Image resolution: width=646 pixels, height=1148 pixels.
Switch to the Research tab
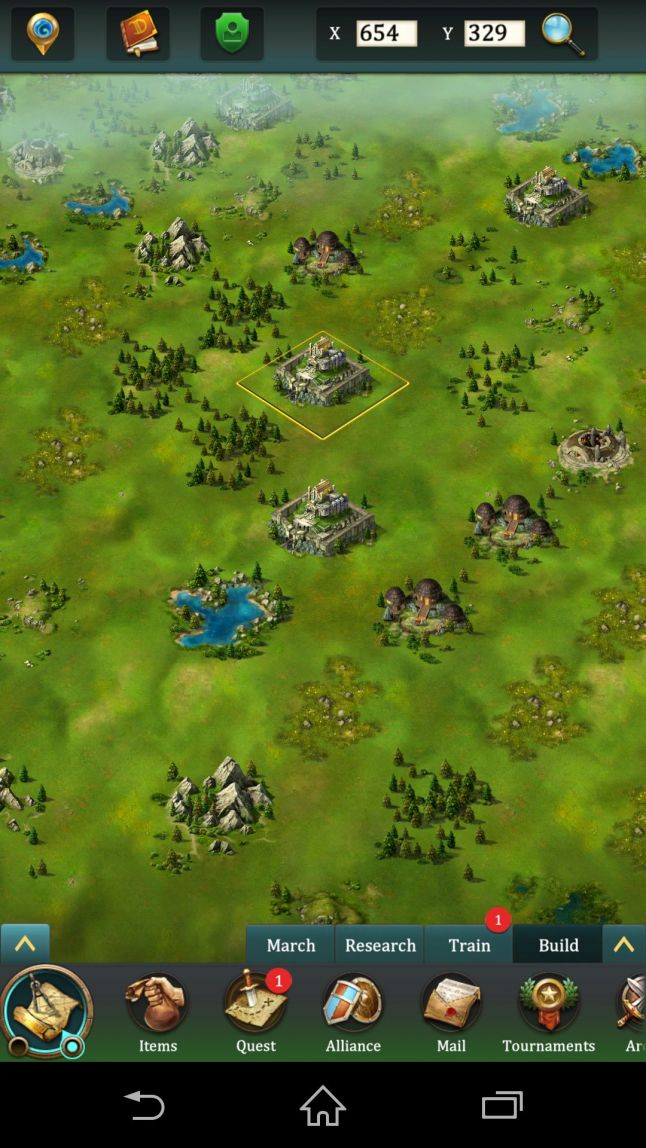click(380, 945)
